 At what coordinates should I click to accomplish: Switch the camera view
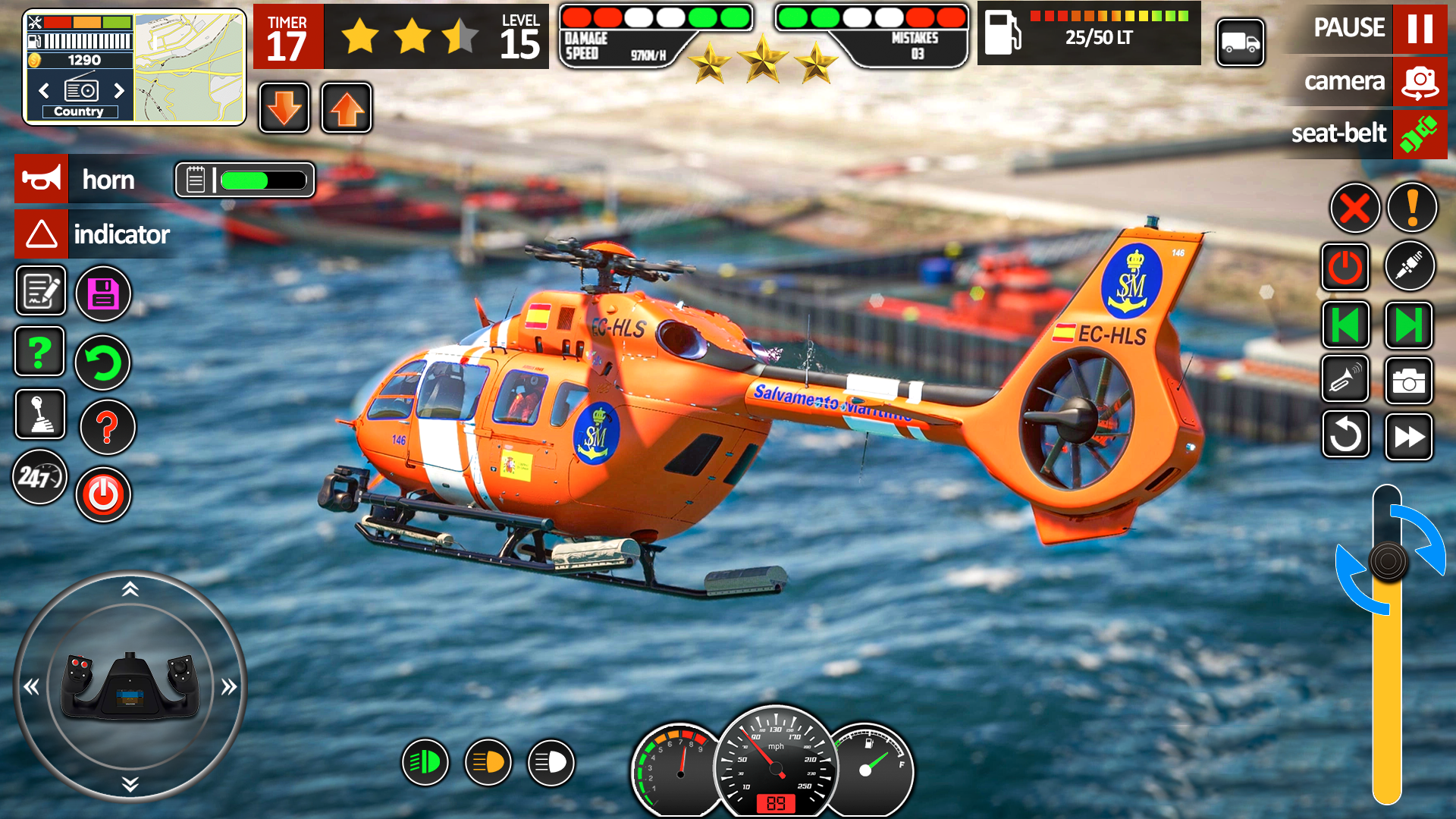click(x=1420, y=81)
